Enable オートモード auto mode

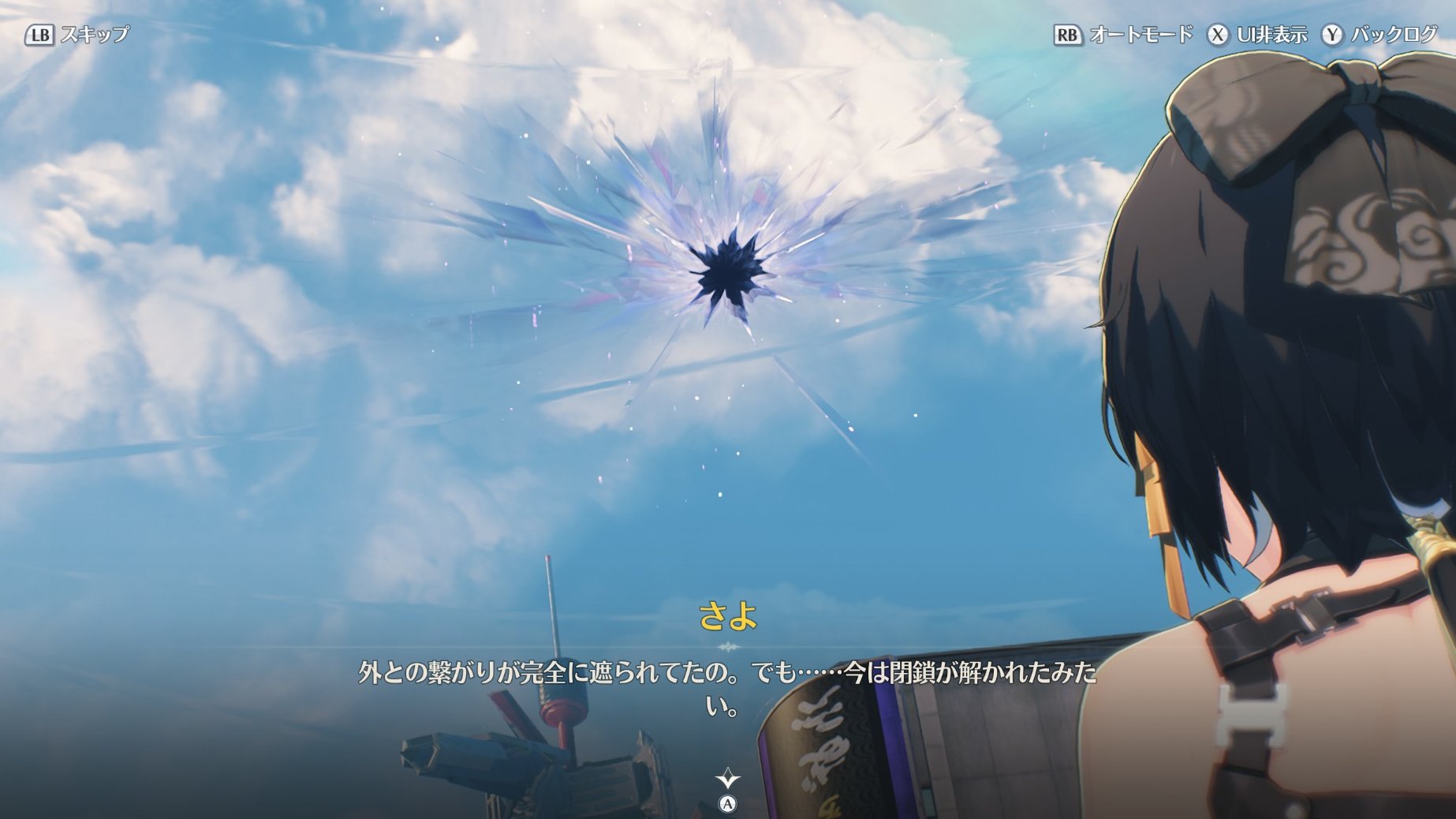(1123, 35)
